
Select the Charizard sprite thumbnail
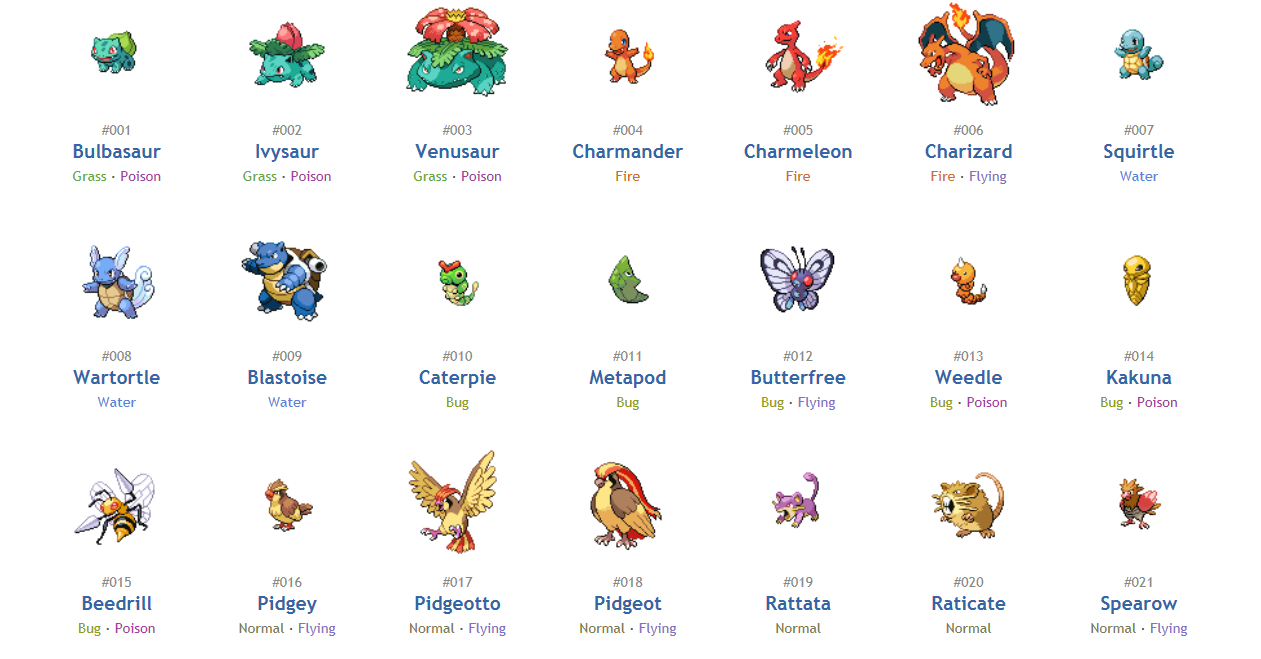coord(967,54)
